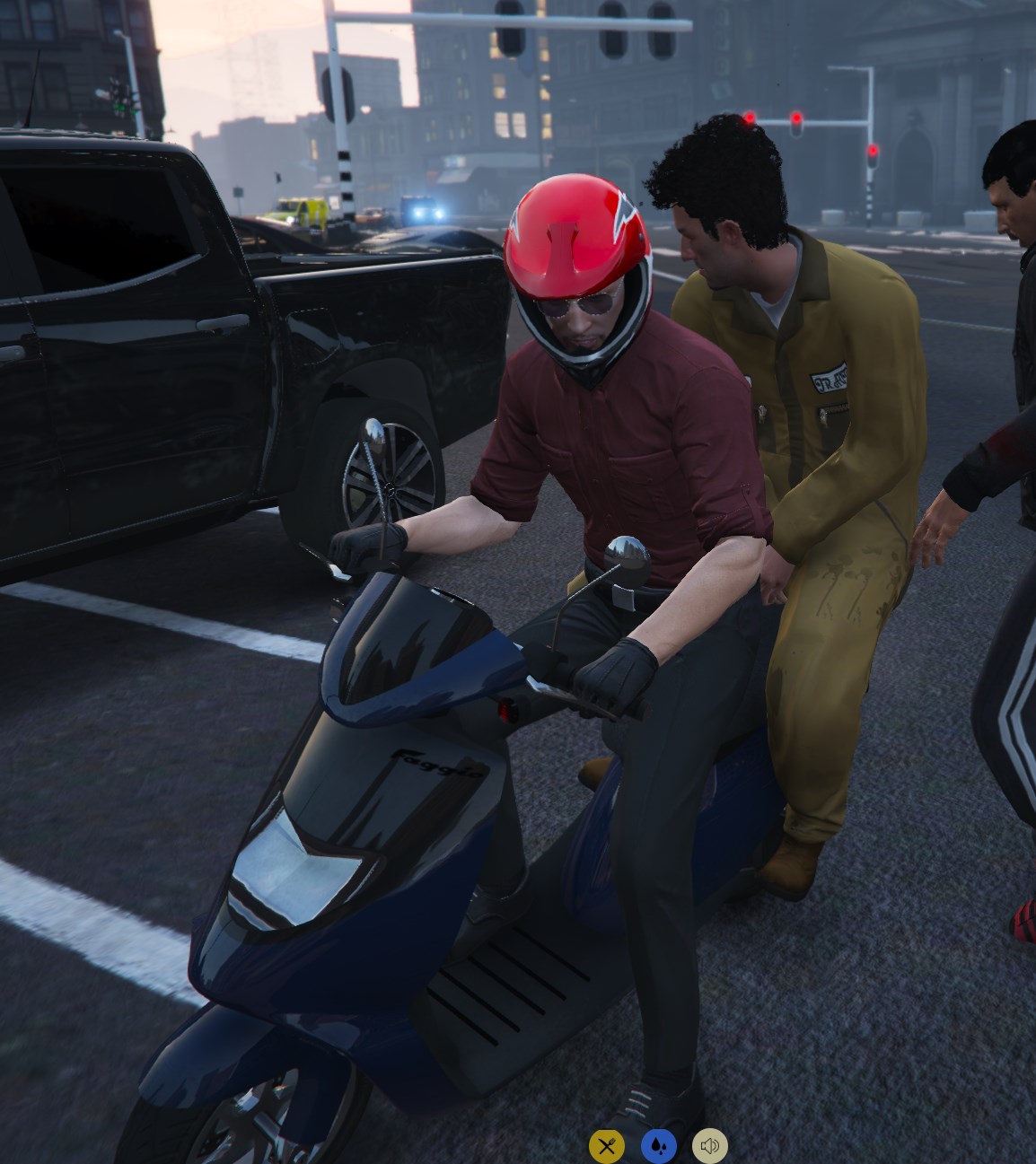Toggle the beige speaker voice icon
This screenshot has height=1164, width=1036.
click(x=709, y=1145)
